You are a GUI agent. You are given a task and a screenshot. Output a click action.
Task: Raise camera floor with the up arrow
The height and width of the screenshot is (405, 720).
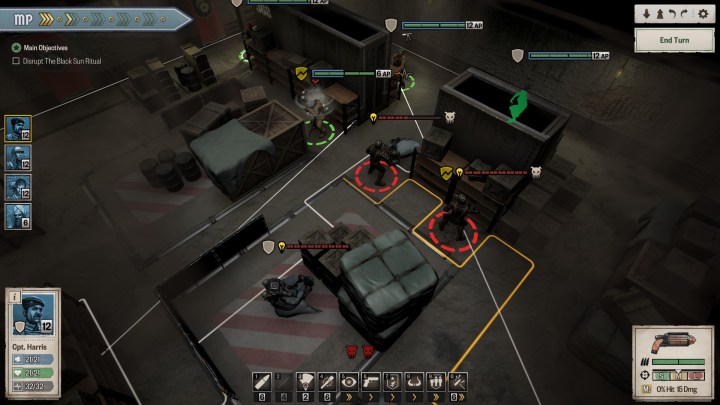[660, 12]
